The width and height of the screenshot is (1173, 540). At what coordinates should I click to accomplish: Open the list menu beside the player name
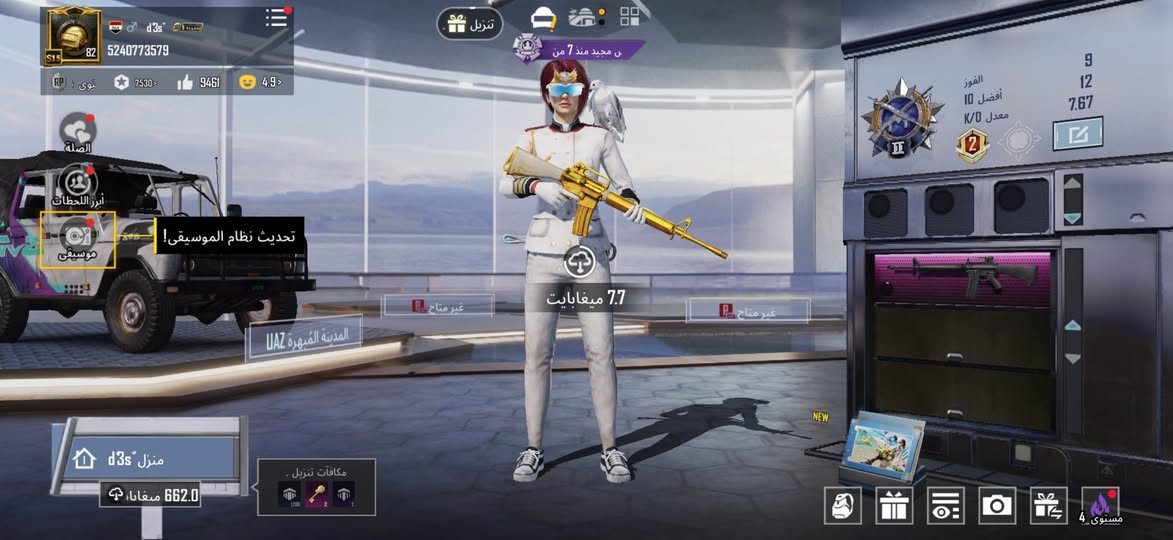(277, 19)
